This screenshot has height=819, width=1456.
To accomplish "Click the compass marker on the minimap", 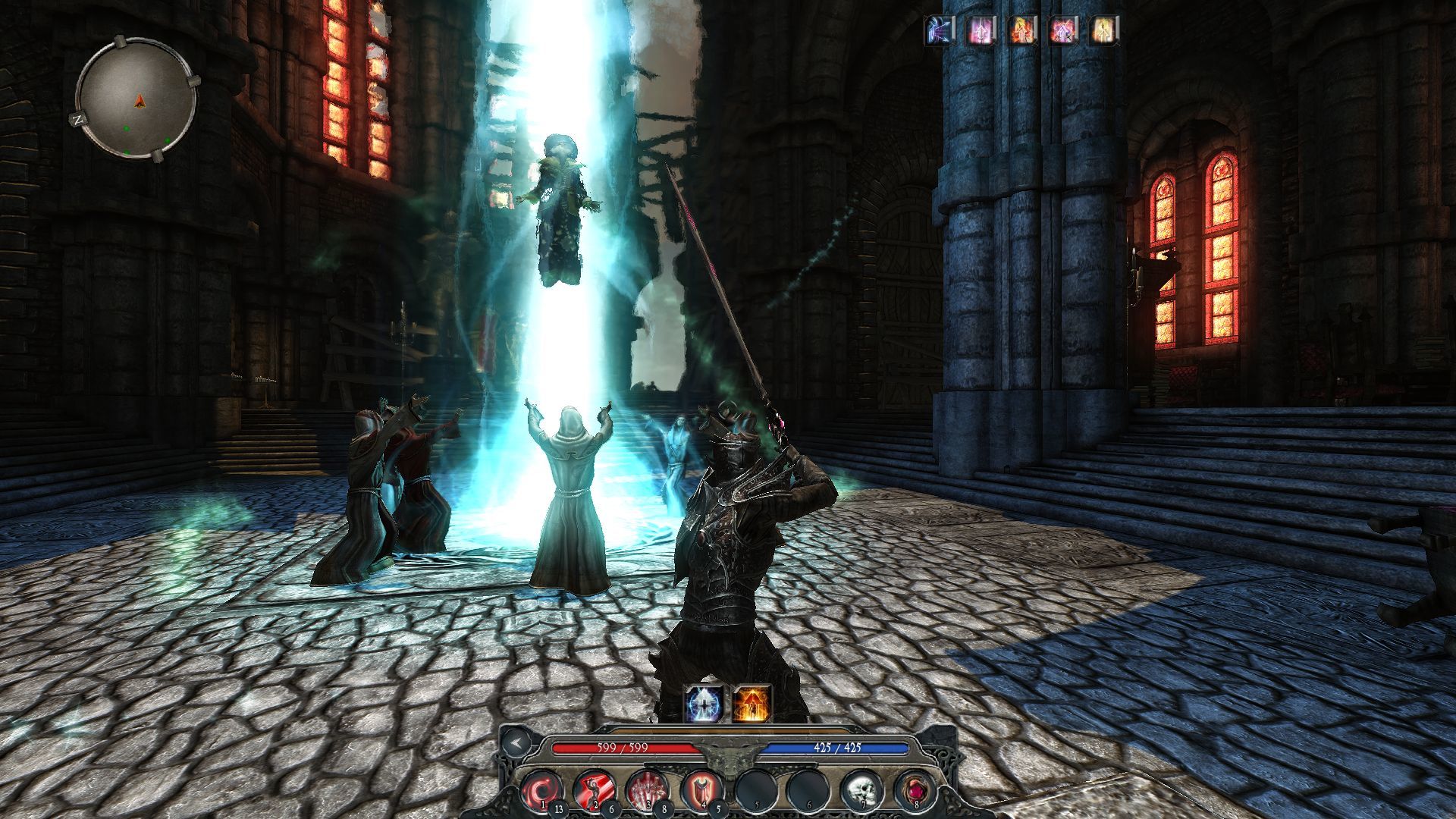I will pos(140,100).
